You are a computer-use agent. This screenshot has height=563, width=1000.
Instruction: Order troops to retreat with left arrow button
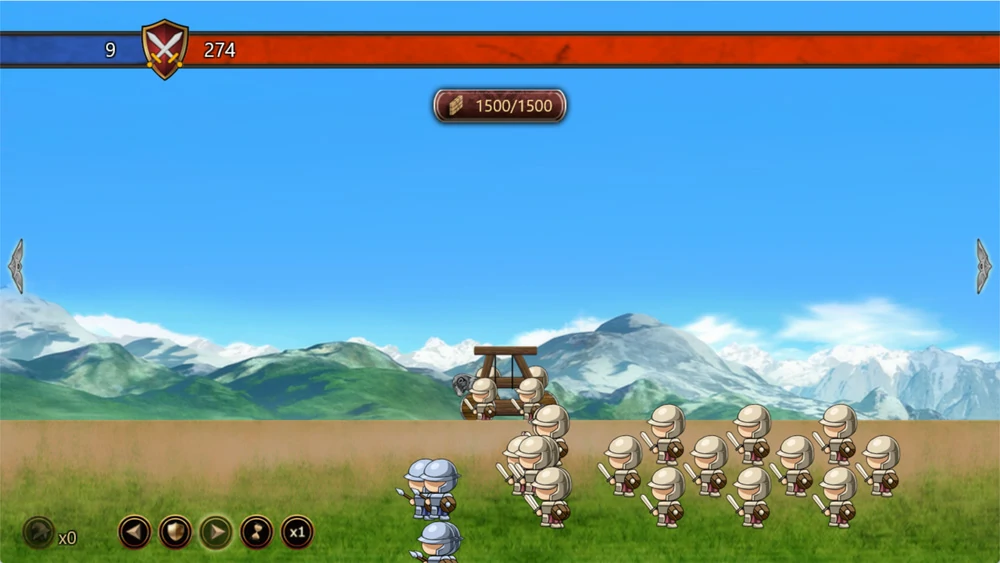pos(135,531)
